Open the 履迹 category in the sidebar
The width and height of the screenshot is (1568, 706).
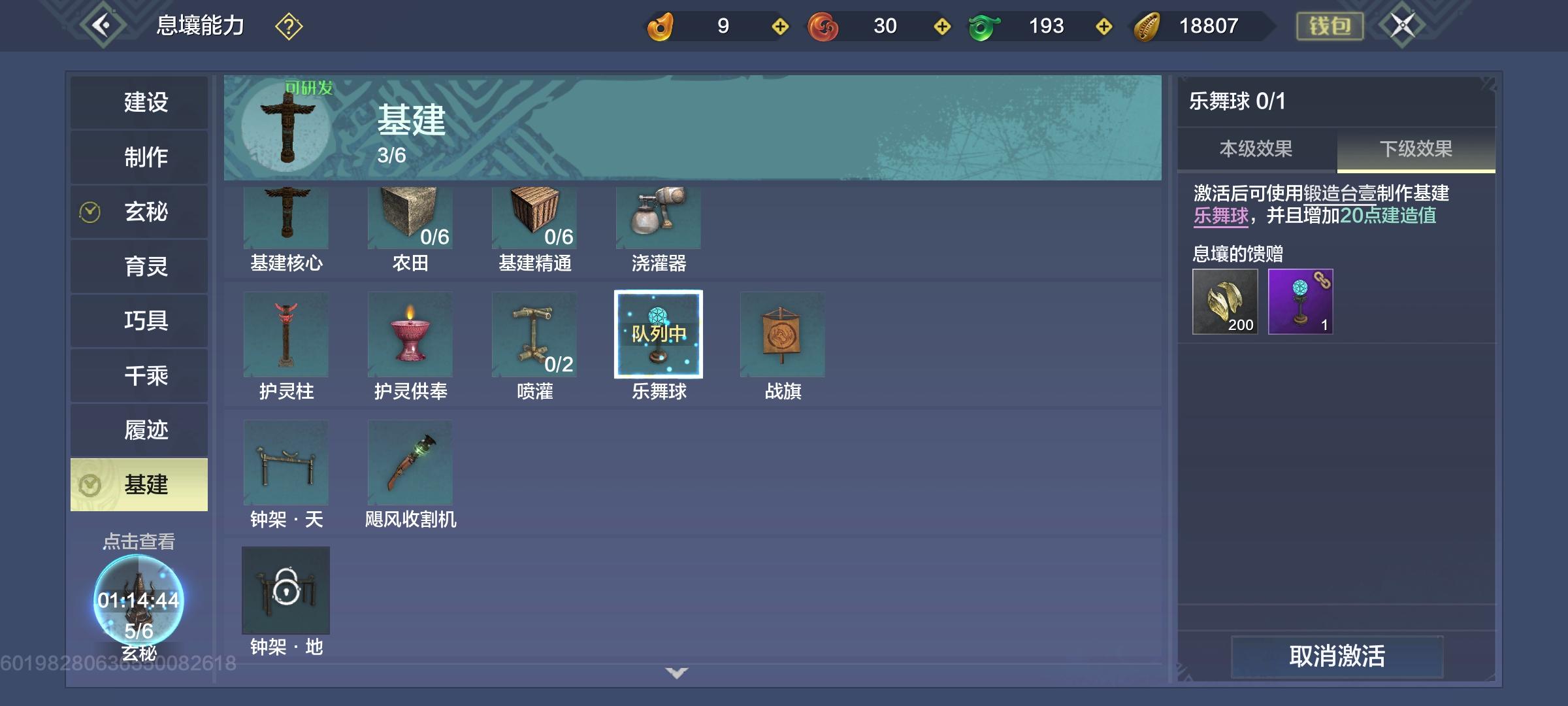coord(139,430)
